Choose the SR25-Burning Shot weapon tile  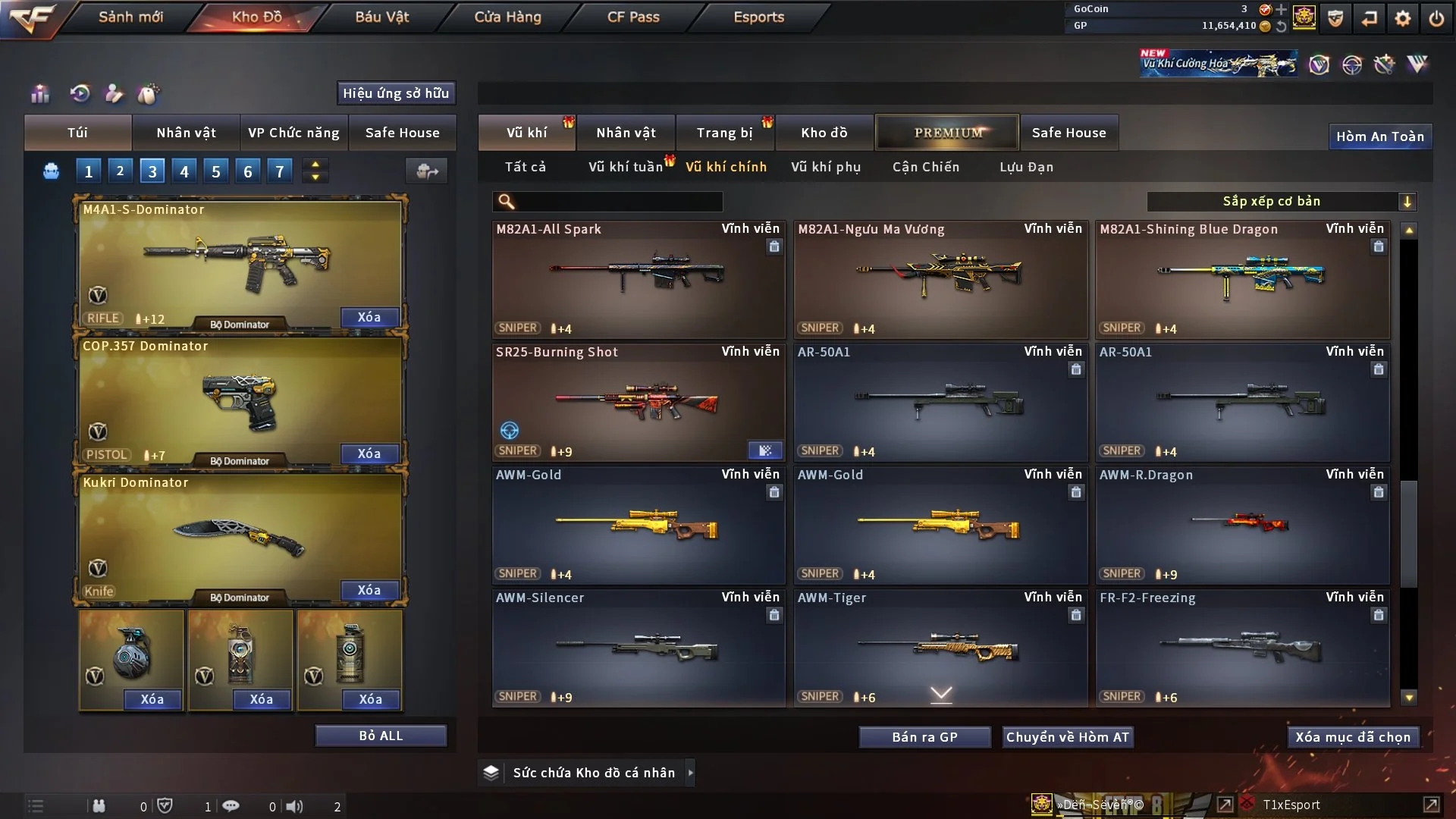click(x=638, y=402)
